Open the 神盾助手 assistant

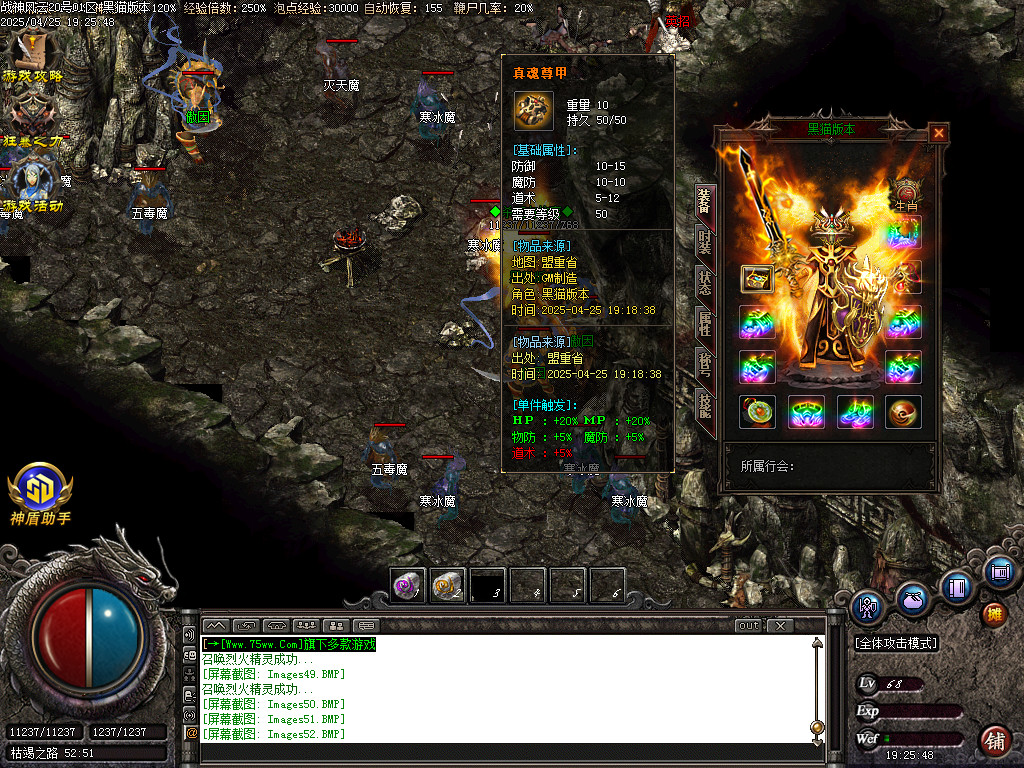click(40, 494)
